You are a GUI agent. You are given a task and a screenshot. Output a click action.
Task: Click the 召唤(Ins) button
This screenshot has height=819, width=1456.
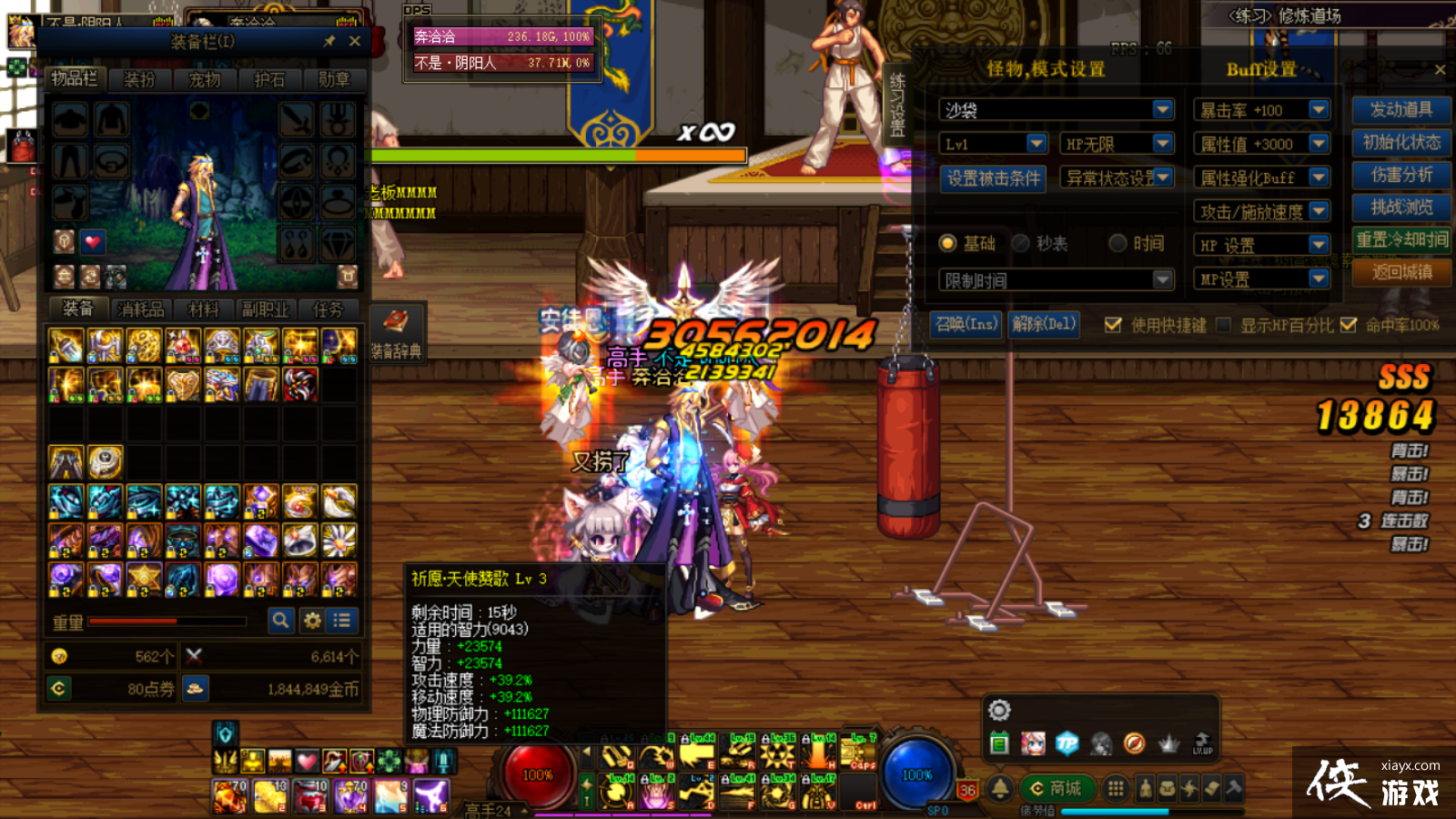coord(969,324)
